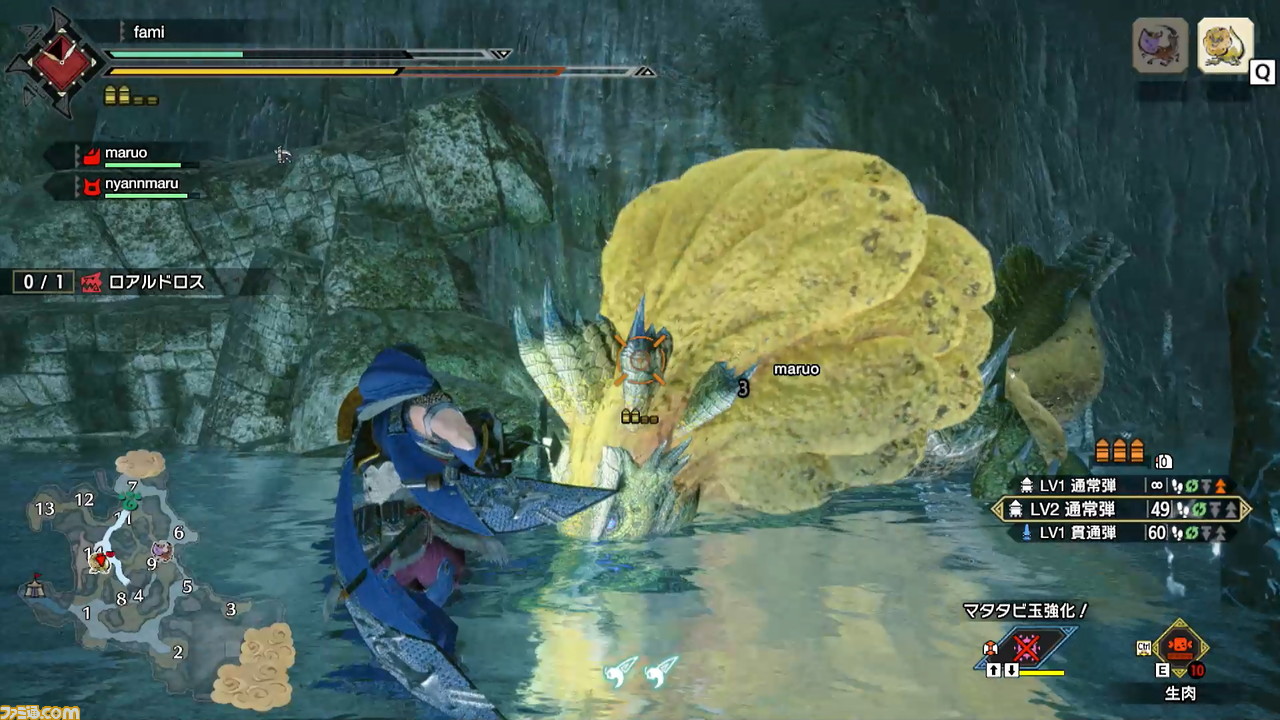Click the yellow monster icon
Image resolution: width=1280 pixels, height=720 pixels.
pyautogui.click(x=1225, y=45)
